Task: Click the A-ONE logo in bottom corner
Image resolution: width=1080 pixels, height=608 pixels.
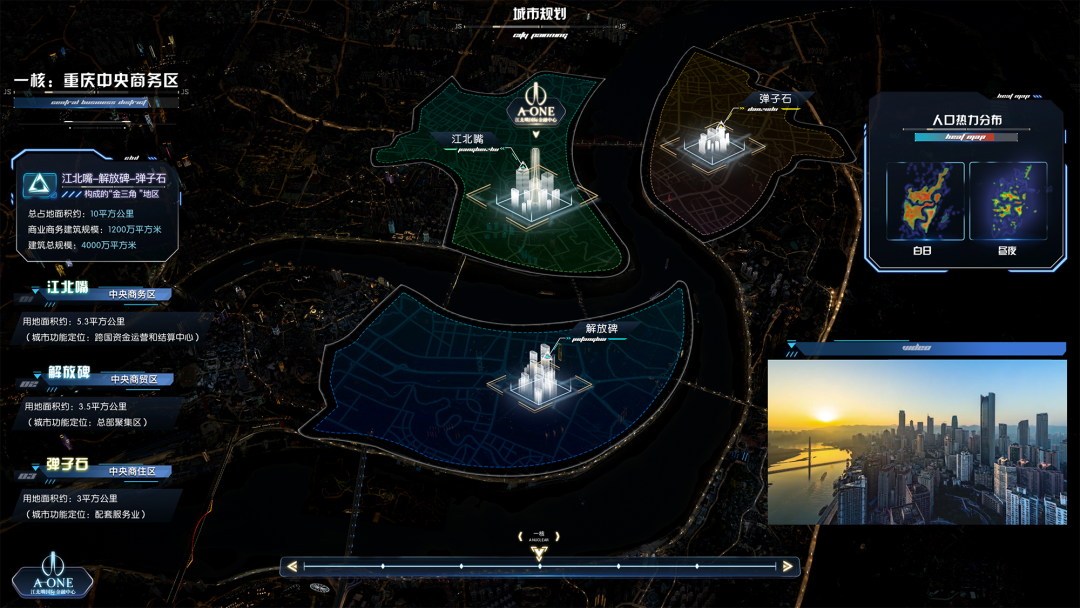Action: pyautogui.click(x=52, y=576)
